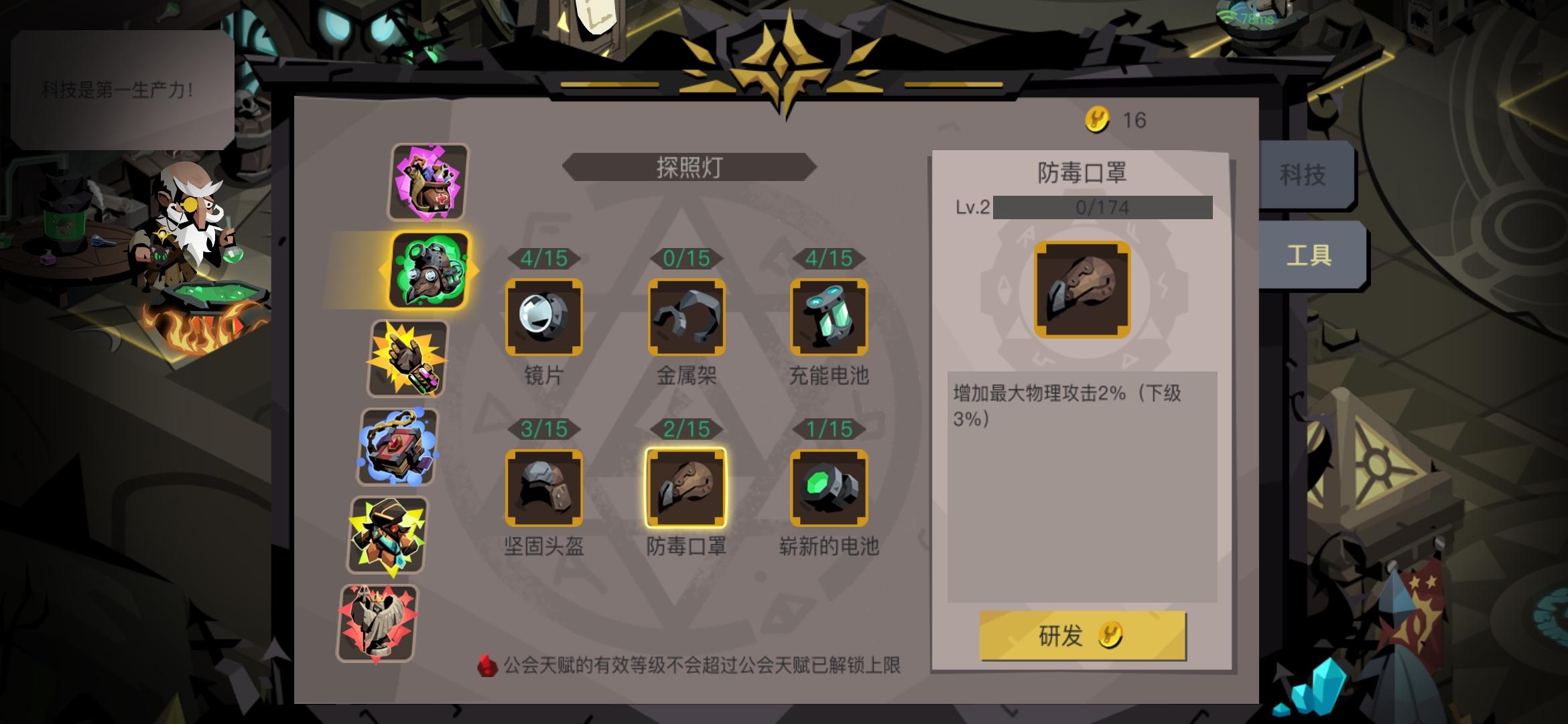Switch to the 工具 (Tools) tab
This screenshot has height=724, width=1568.
pos(1309,256)
